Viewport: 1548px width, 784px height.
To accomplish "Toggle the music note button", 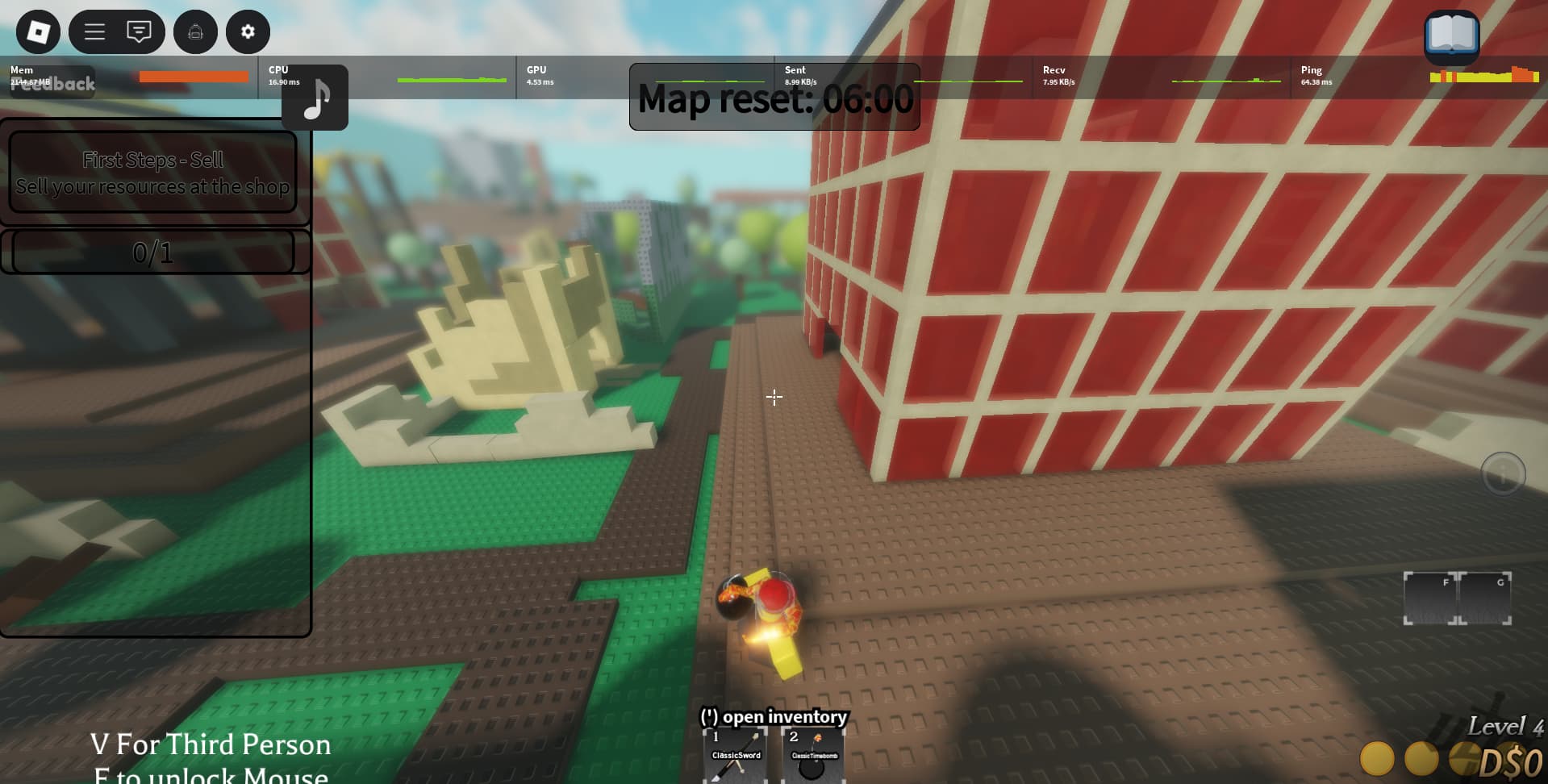I will 315,98.
